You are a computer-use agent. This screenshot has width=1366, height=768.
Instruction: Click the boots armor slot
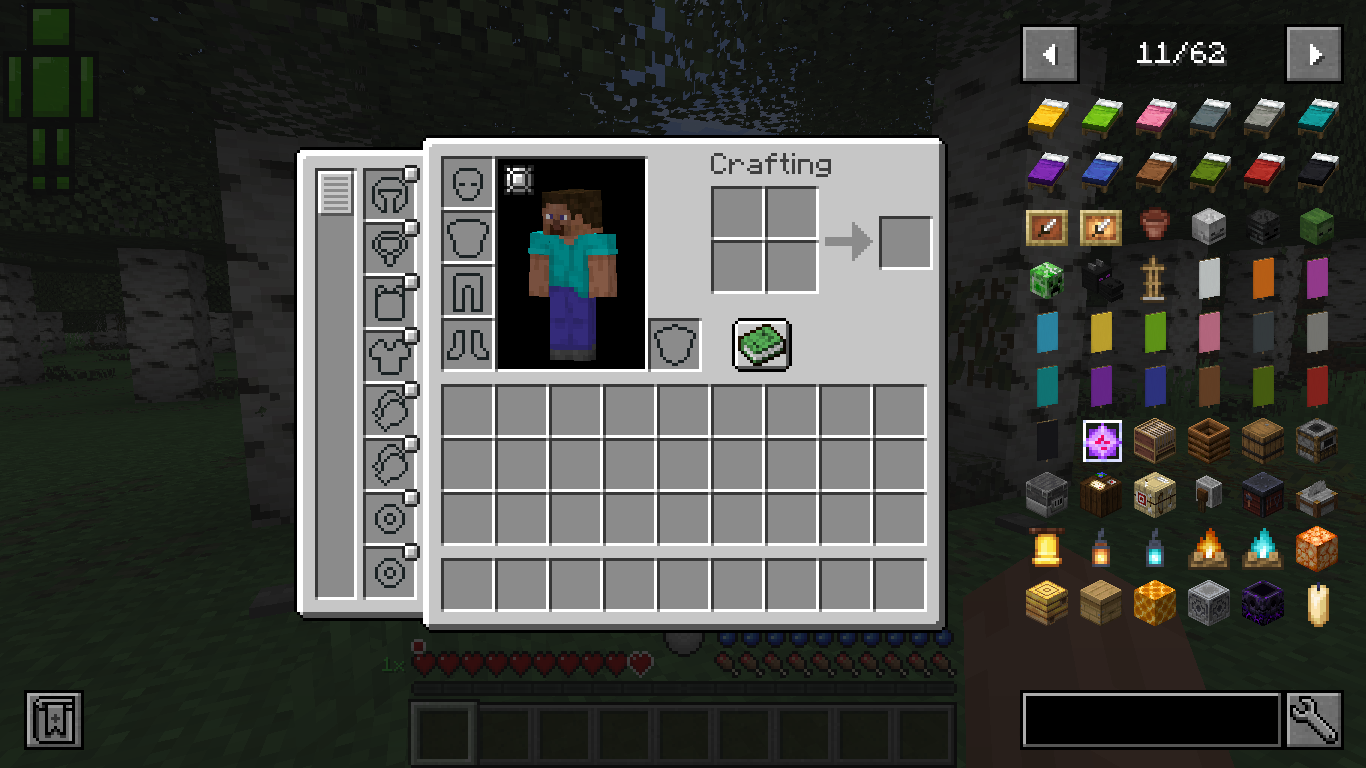pyautogui.click(x=467, y=343)
